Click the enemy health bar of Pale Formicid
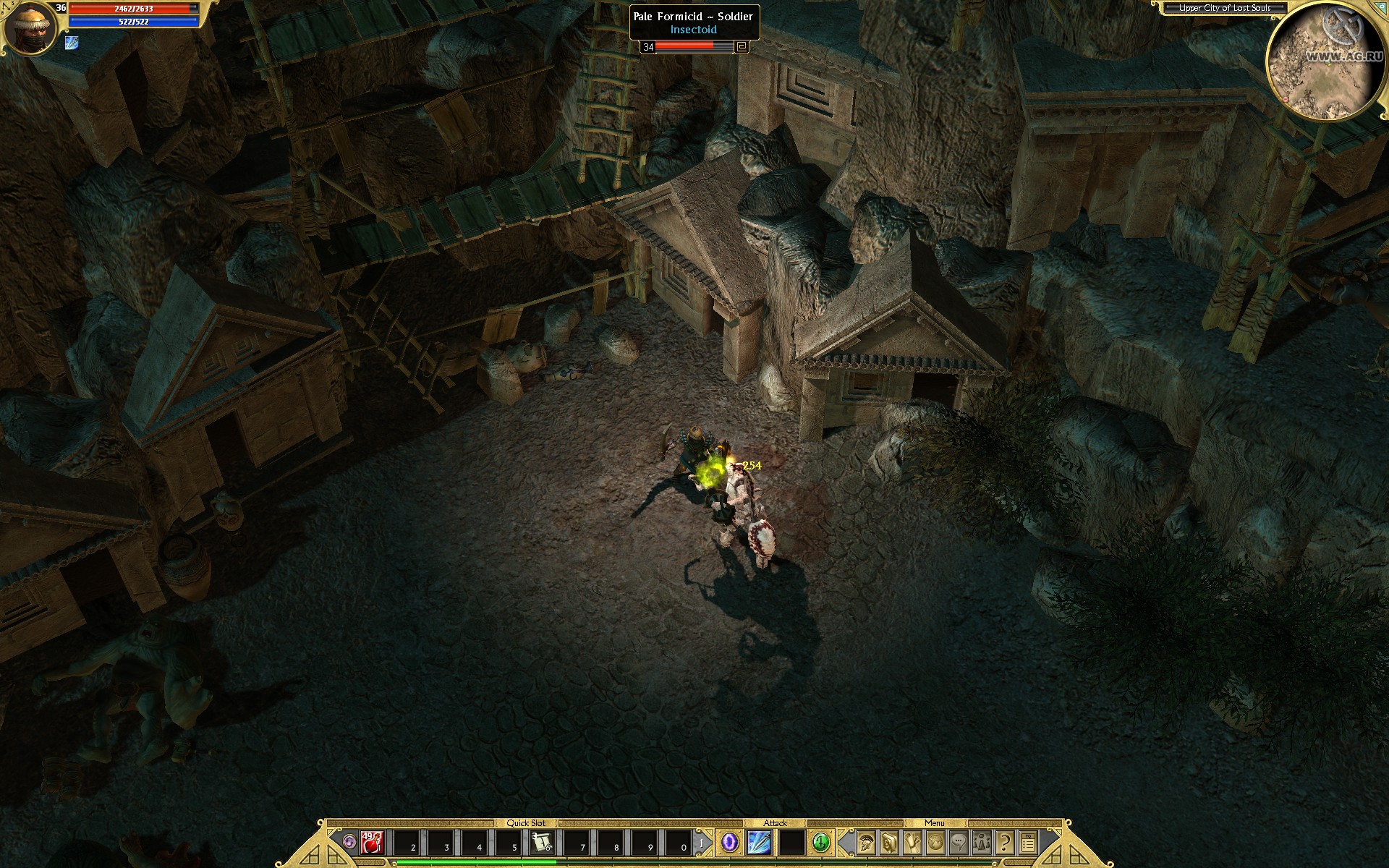Screen dimensions: 1389x868 686,48
